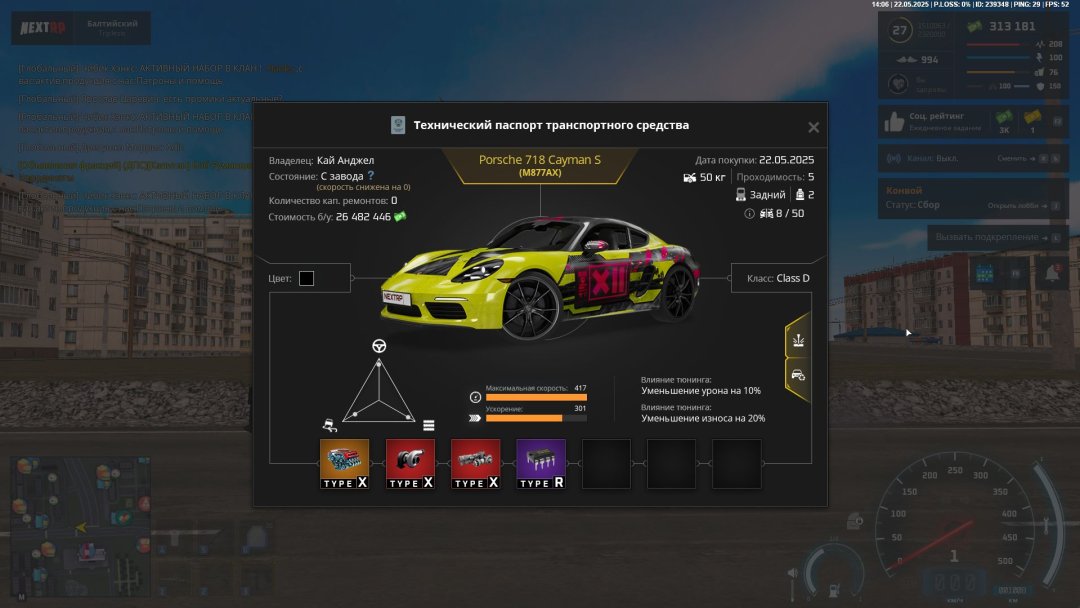1080x608 pixels.
Task: Open the calendar icon
Action: click(983, 272)
